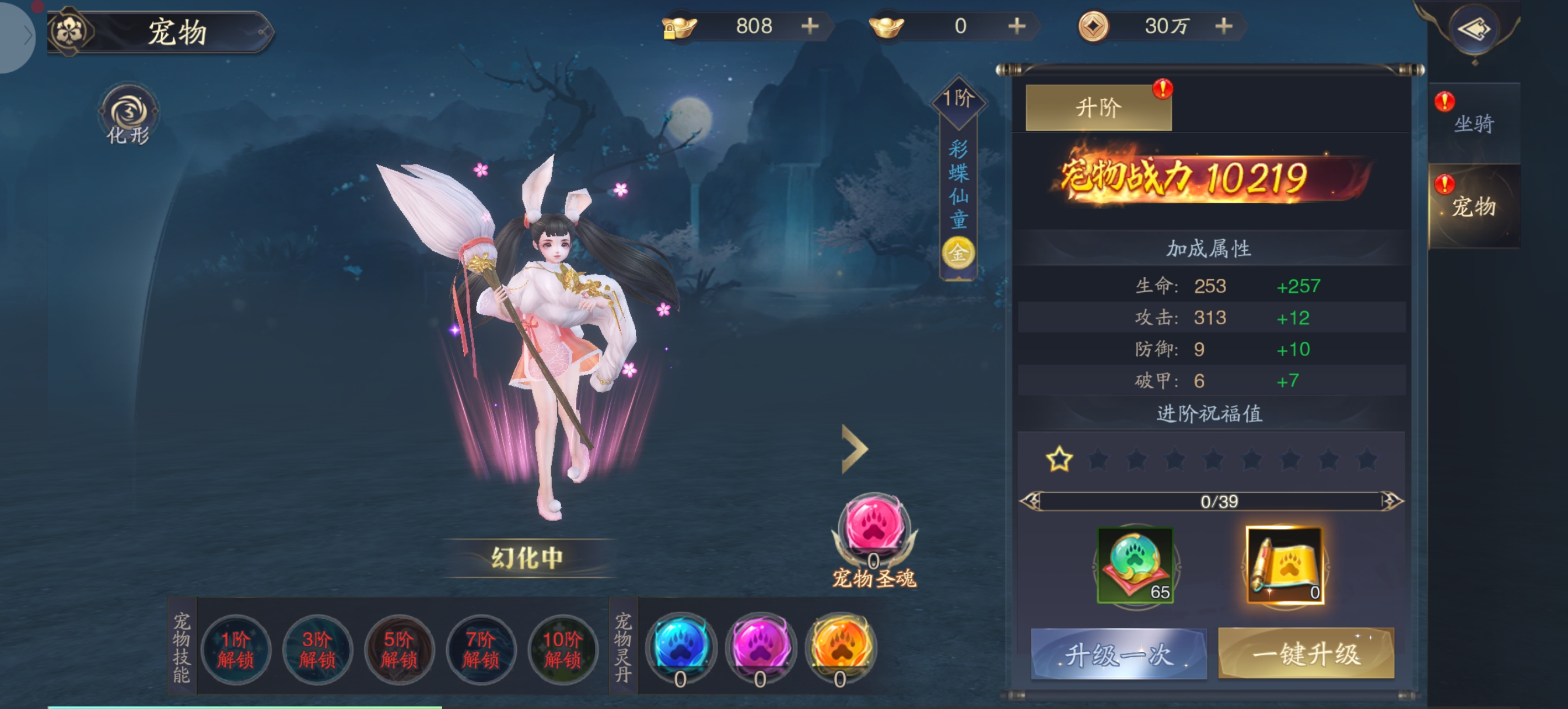View the 1阶解锁 pet skill slot
Viewport: 1568px width, 709px height.
click(236, 649)
